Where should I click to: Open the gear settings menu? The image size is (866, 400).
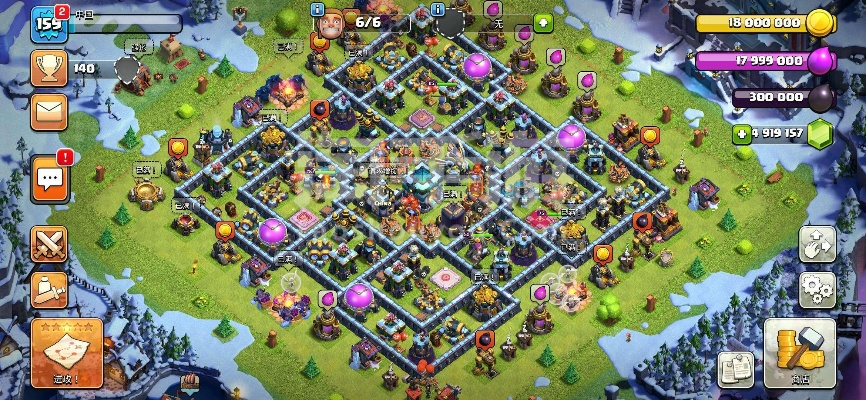click(x=816, y=290)
